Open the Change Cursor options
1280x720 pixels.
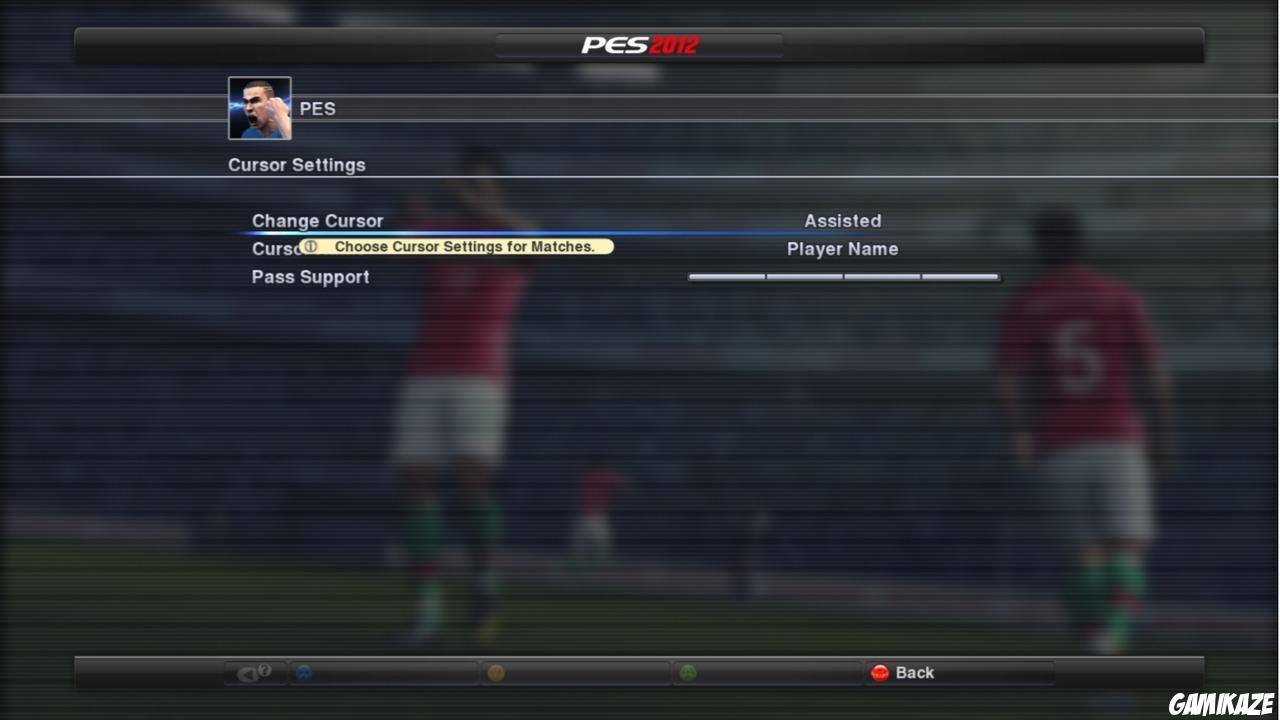tap(317, 221)
